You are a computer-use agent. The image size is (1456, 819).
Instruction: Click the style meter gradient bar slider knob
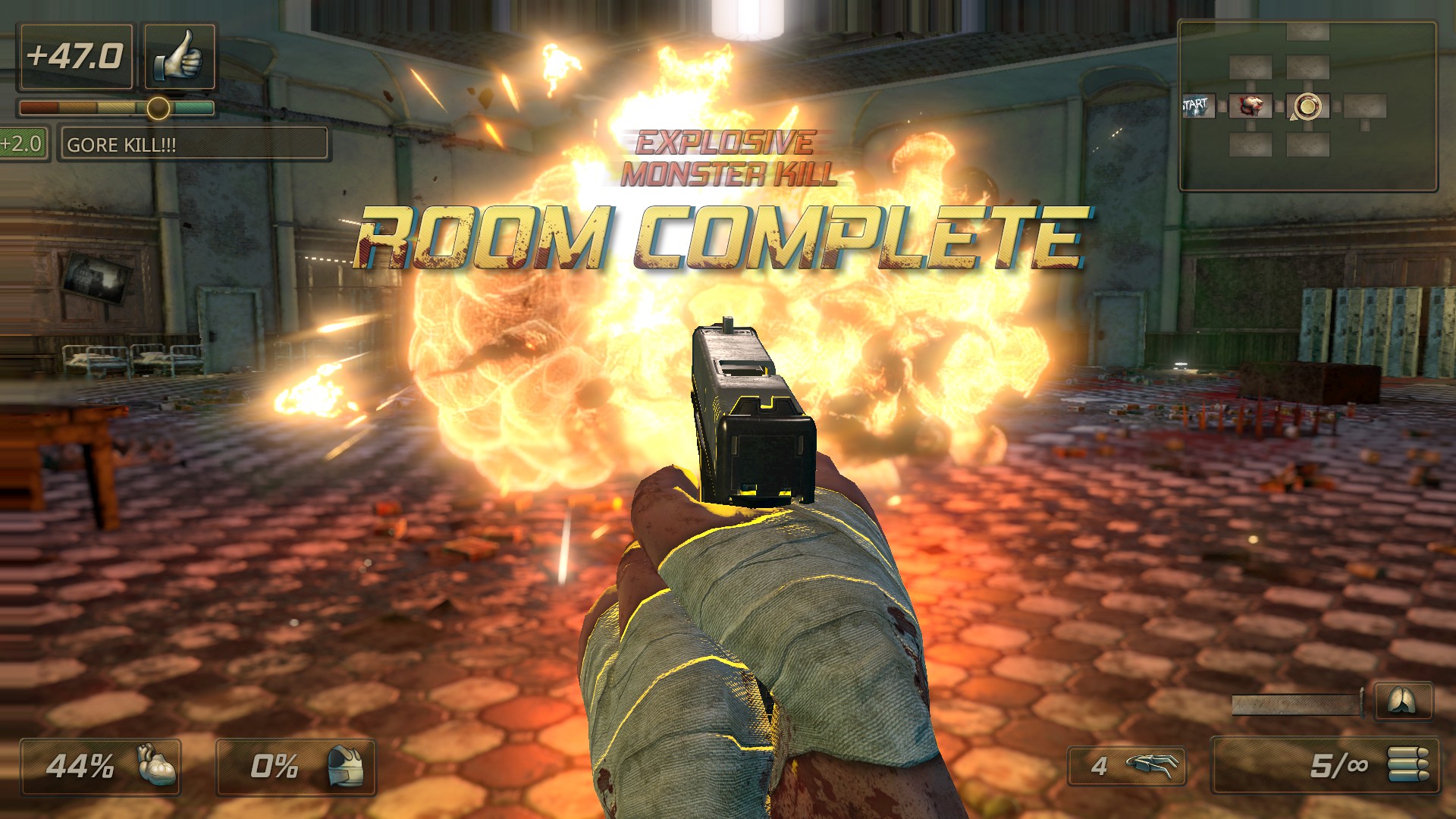(x=157, y=109)
